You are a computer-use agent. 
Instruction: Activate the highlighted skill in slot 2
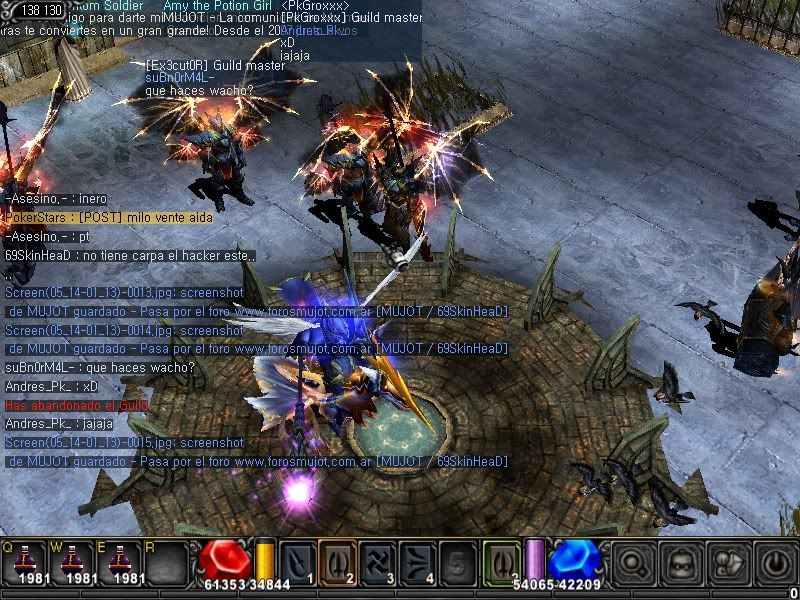click(337, 562)
